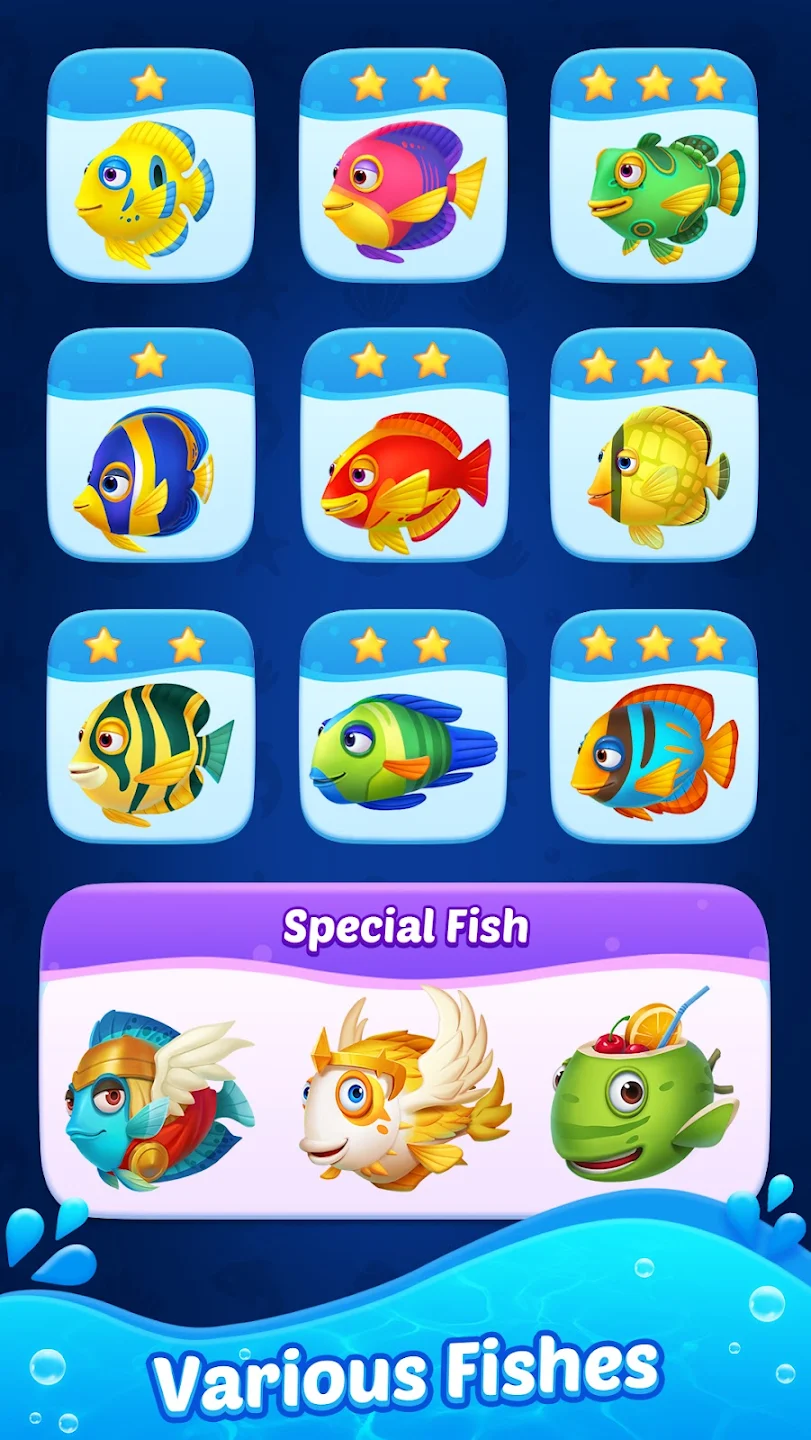Choose the orange and light blue fish card
The image size is (811, 1440).
[x=654, y=725]
